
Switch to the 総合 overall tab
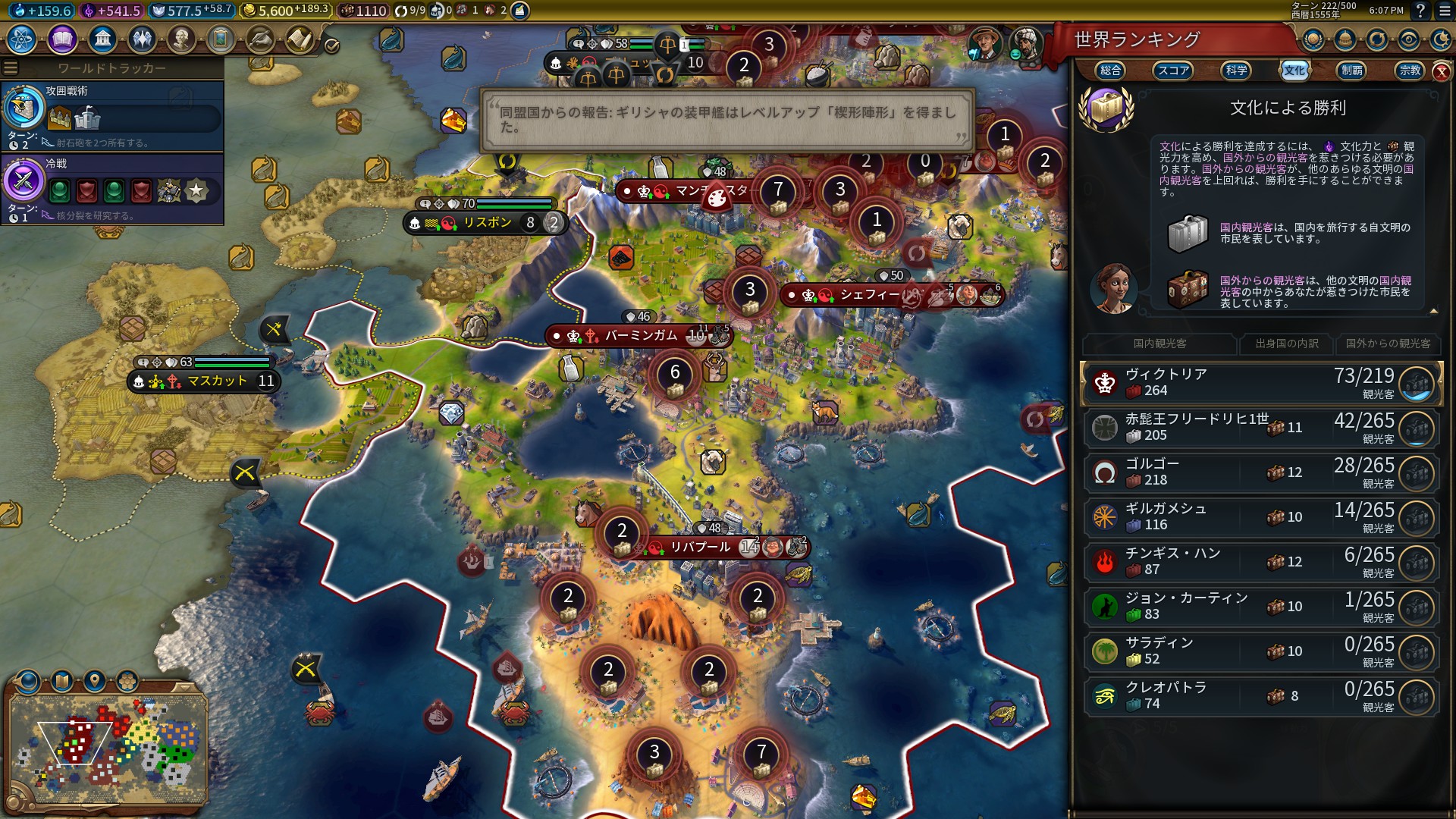[x=1110, y=71]
